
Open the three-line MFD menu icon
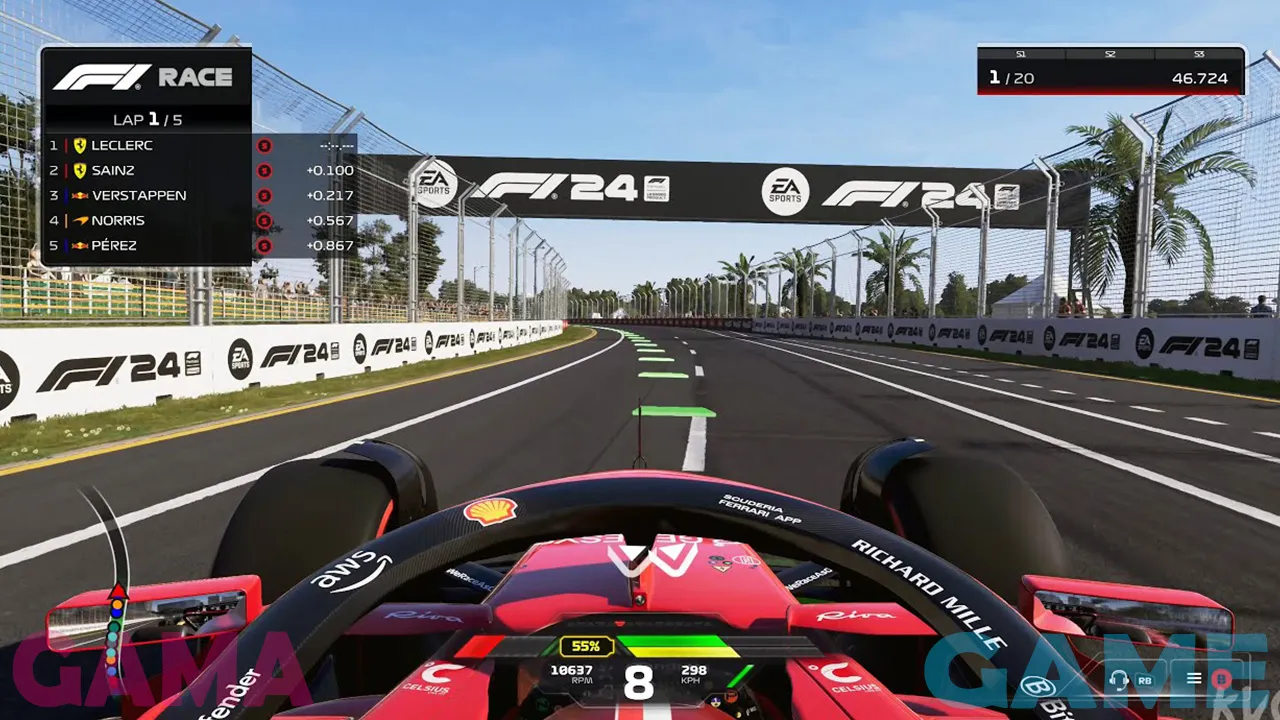tap(1193, 679)
